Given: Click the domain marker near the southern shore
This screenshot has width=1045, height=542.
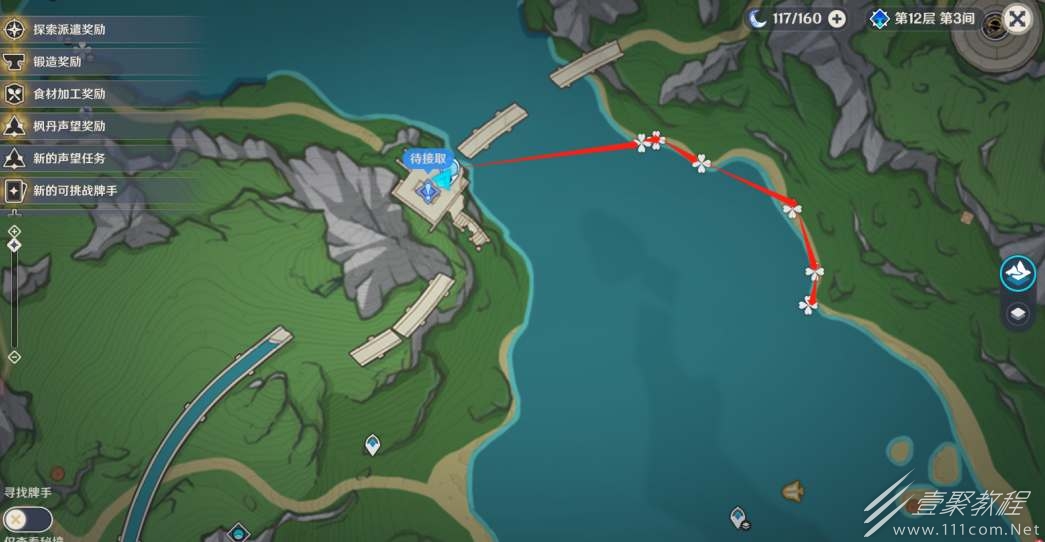Looking at the screenshot, I should (x=739, y=517).
